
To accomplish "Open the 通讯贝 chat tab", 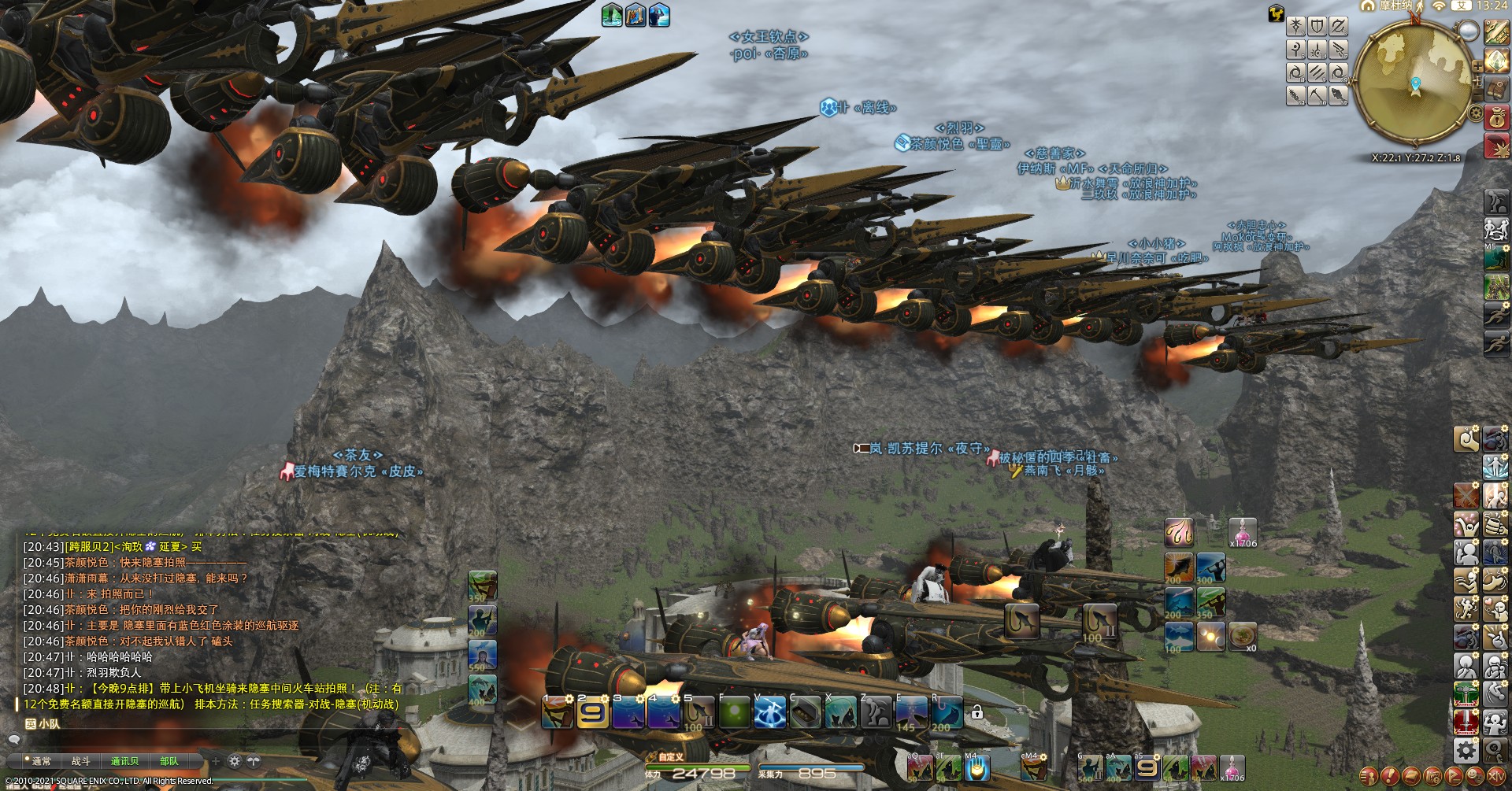I will pyautogui.click(x=124, y=761).
